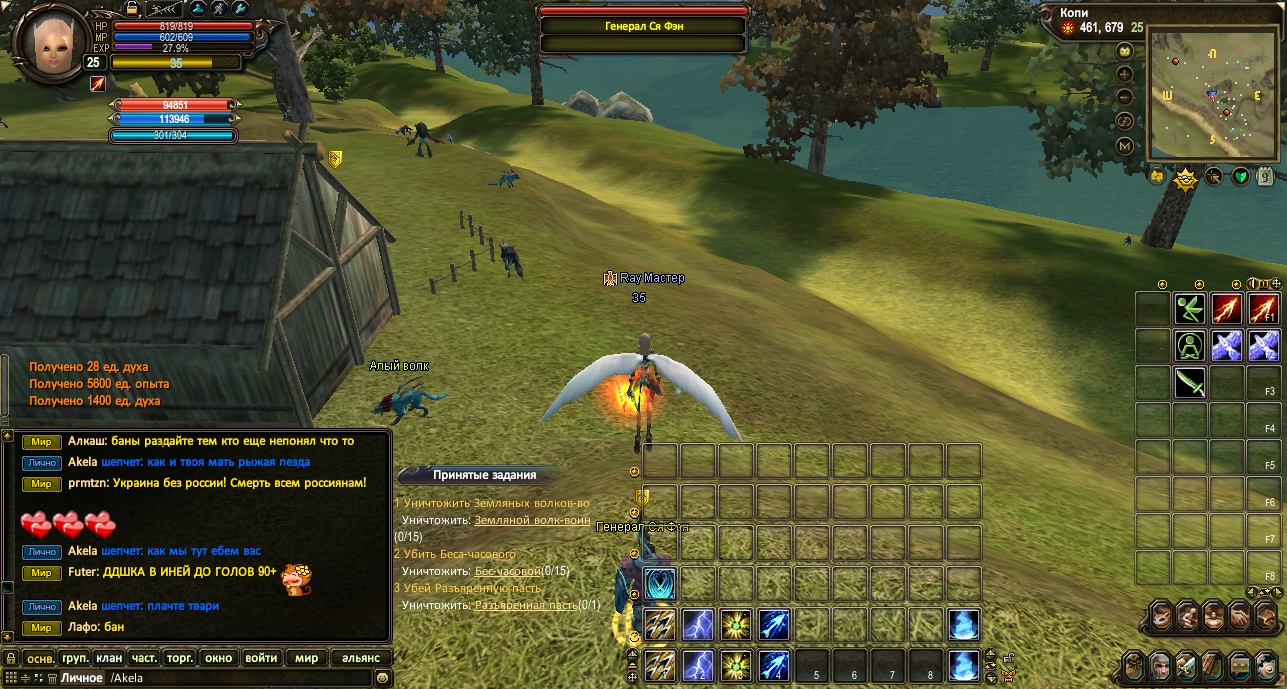Viewport: 1287px width, 689px height.
Task: Open the emoji smiley picker in chat
Action: [382, 678]
